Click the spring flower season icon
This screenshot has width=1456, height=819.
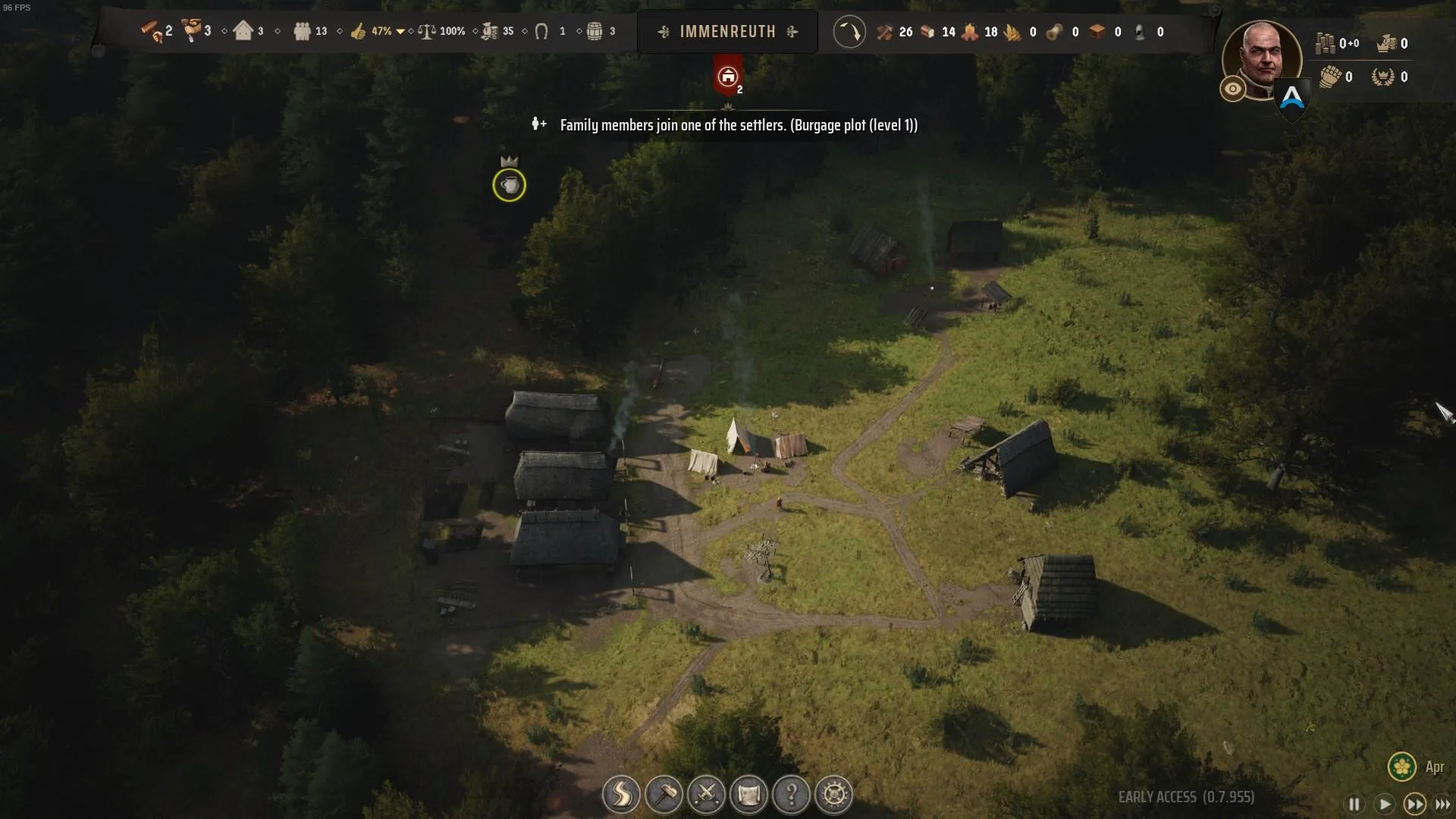click(x=1401, y=767)
